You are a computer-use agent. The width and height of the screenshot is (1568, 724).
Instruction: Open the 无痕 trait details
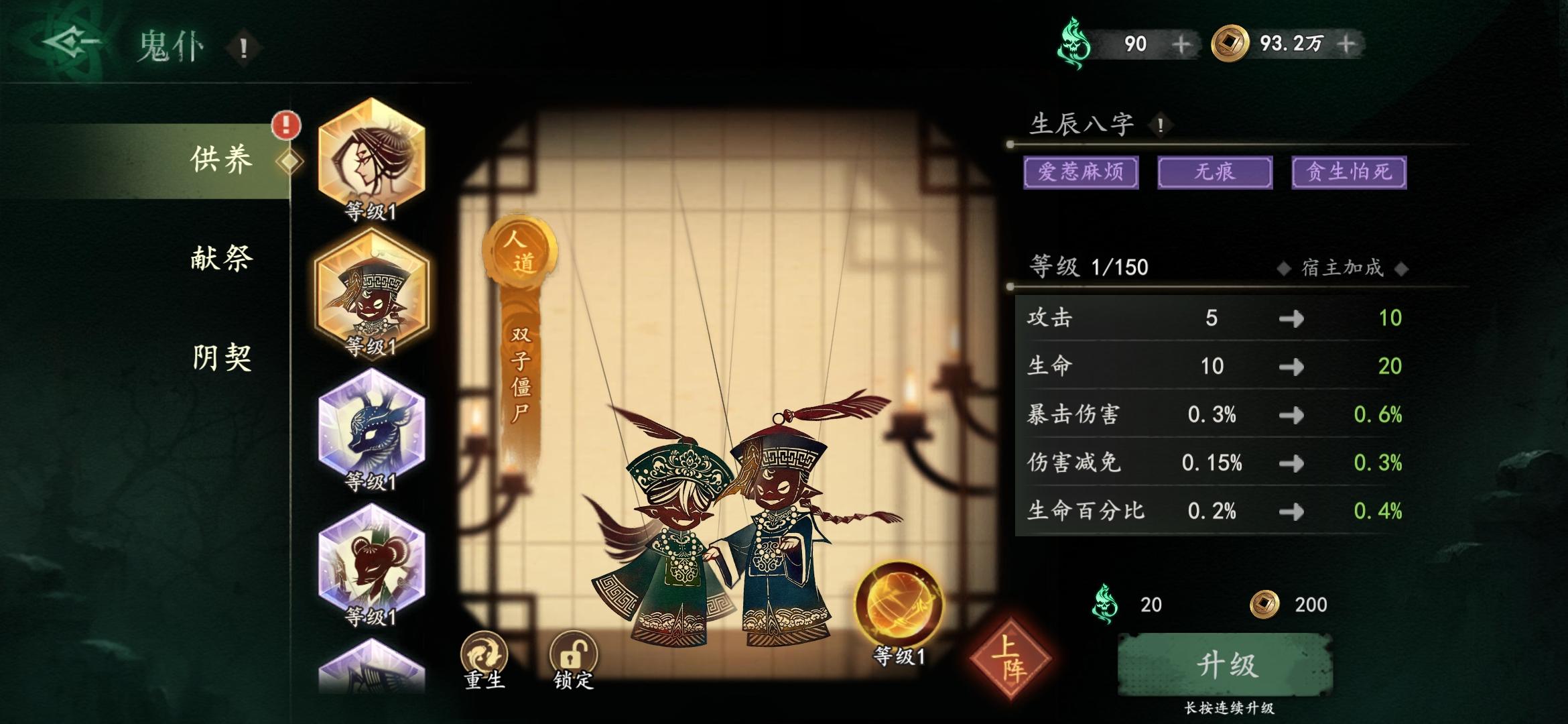tap(1214, 173)
